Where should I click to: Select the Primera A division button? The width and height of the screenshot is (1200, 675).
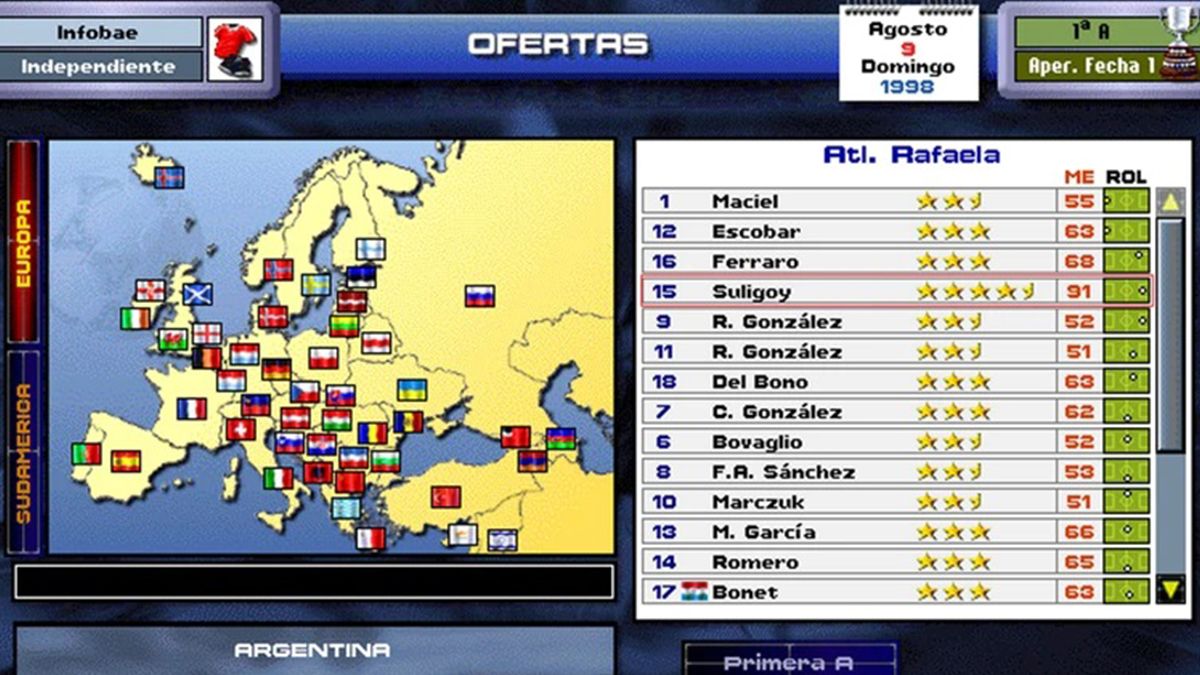click(x=790, y=662)
